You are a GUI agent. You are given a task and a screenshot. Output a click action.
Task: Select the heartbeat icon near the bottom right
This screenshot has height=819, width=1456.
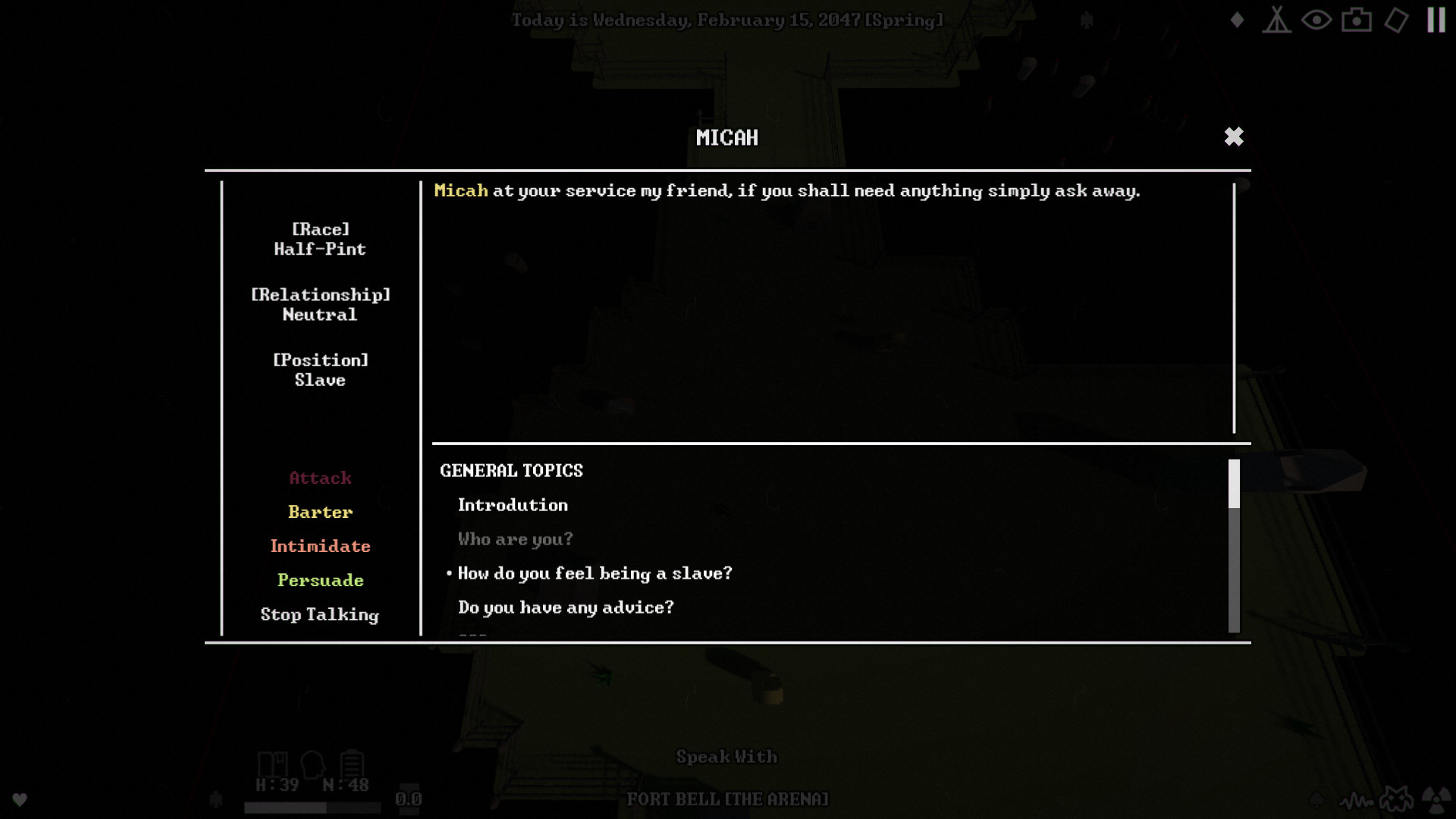click(1357, 800)
